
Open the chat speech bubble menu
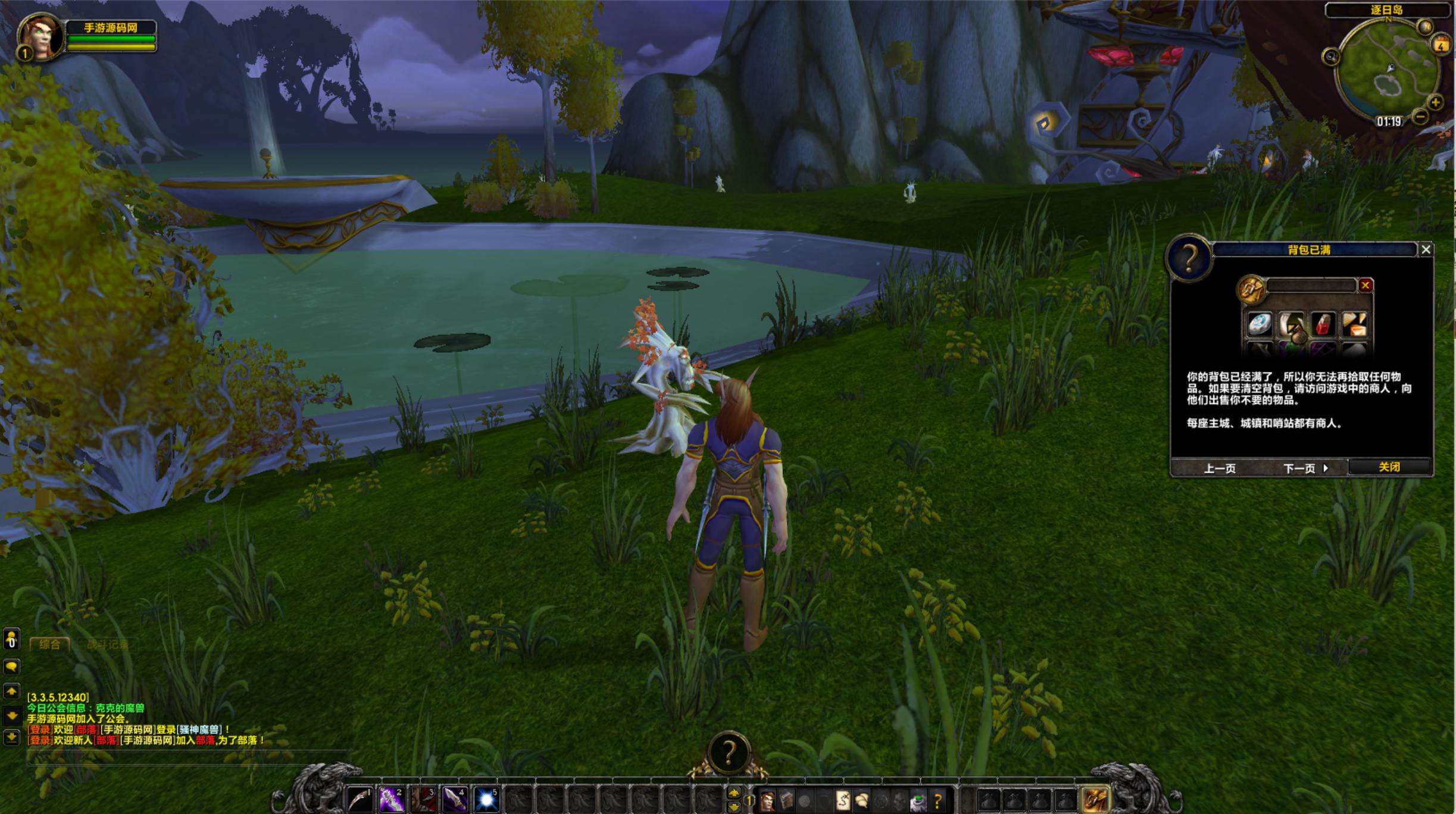click(x=11, y=666)
